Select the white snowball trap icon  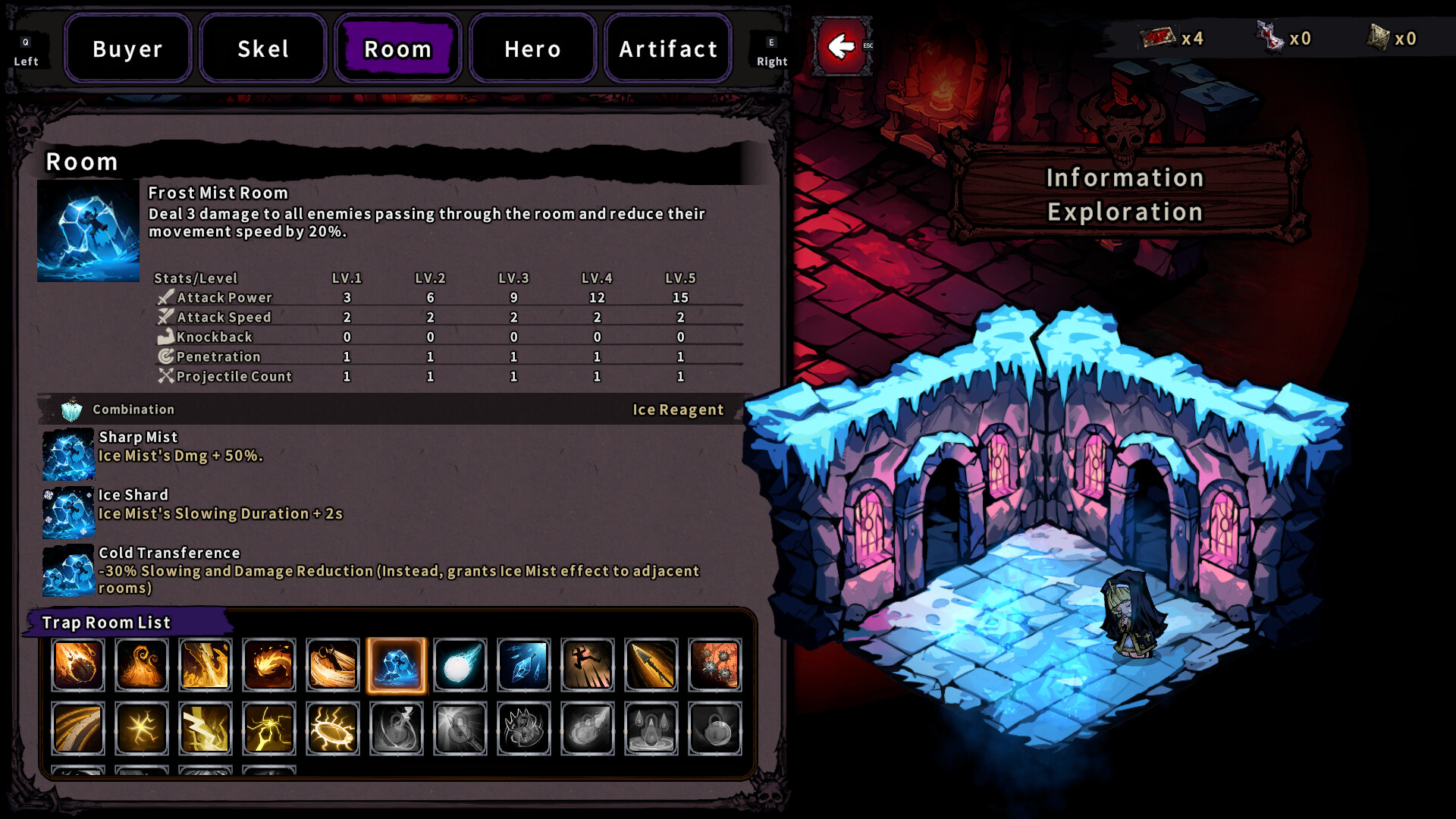point(460,665)
